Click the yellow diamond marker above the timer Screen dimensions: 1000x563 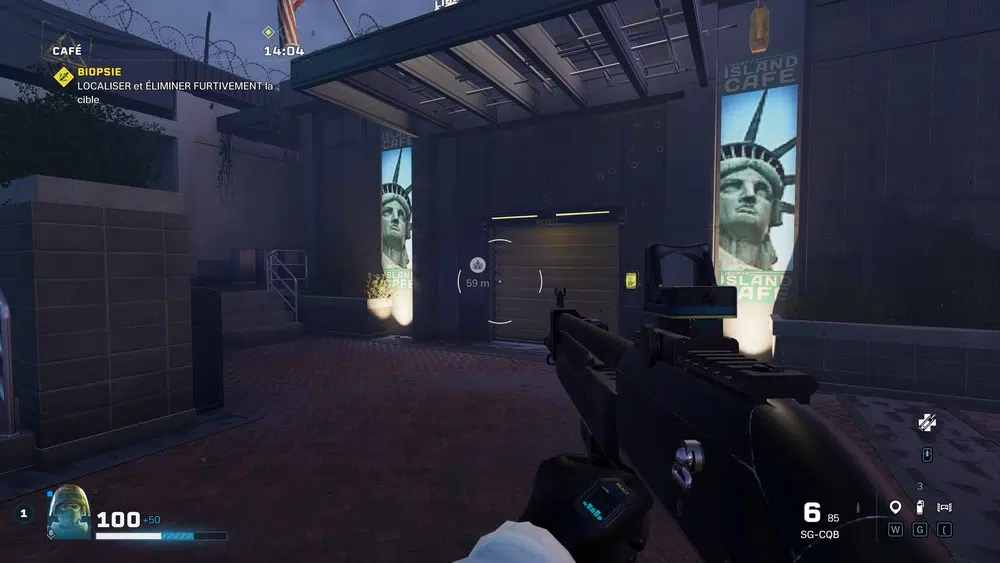(268, 32)
